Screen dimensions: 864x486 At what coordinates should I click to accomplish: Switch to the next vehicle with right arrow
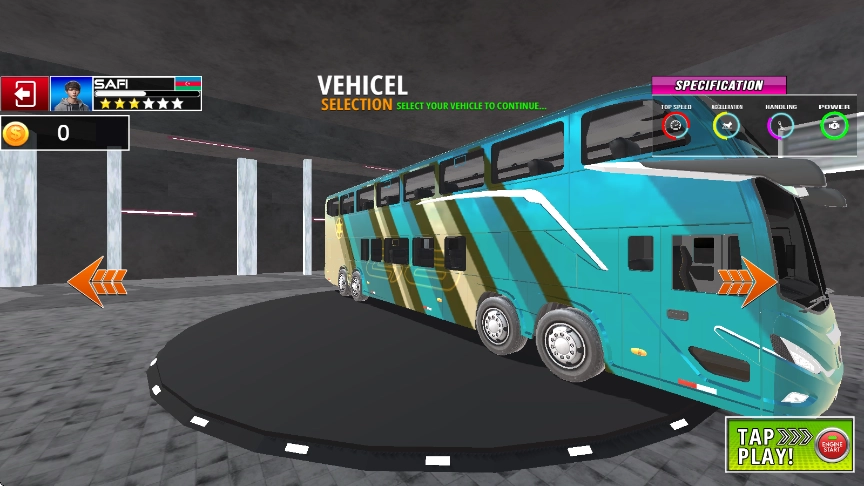click(x=747, y=281)
